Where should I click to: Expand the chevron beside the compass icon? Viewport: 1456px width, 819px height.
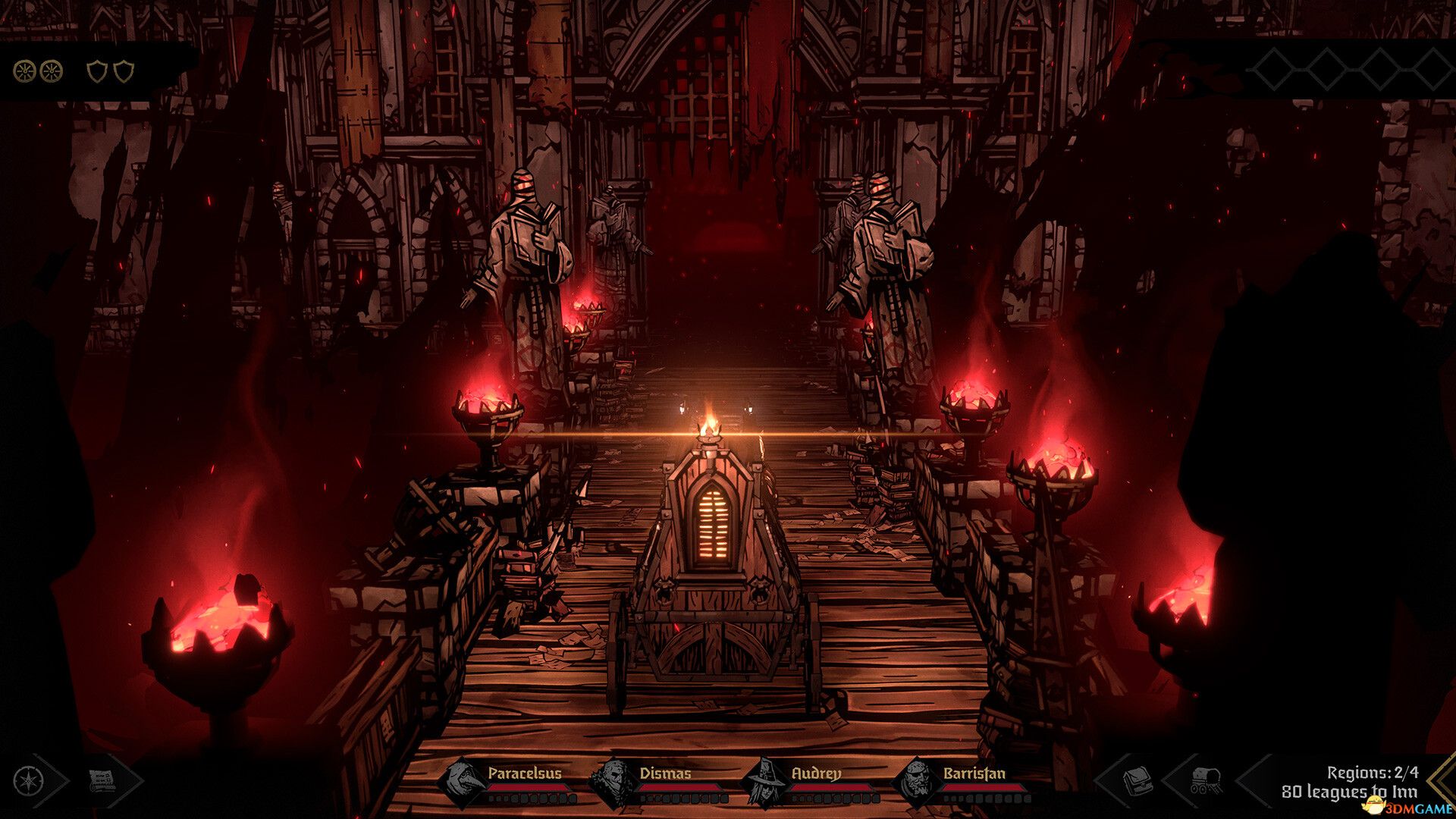(53, 781)
